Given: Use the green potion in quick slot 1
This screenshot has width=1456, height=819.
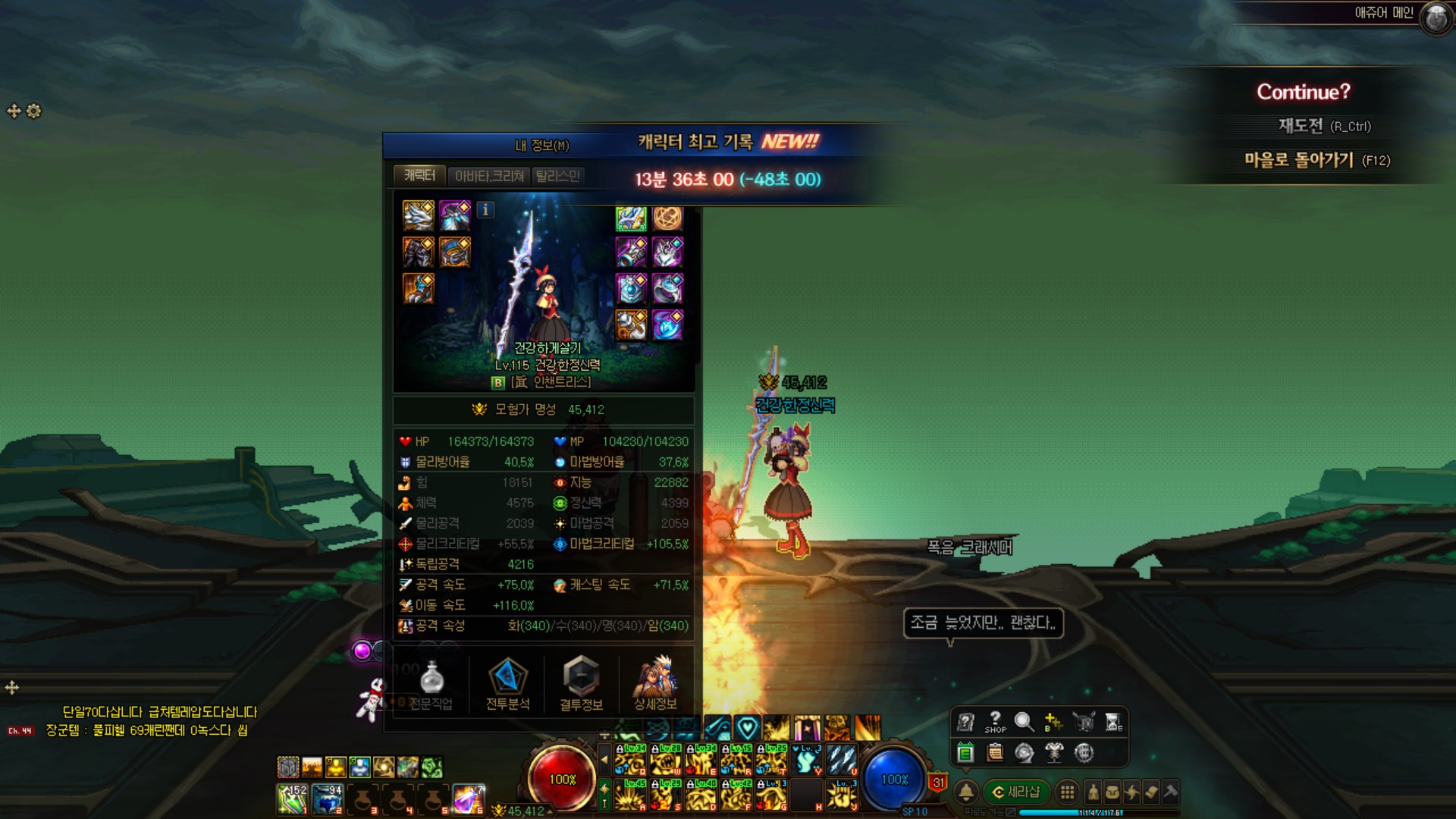Looking at the screenshot, I should click(292, 799).
